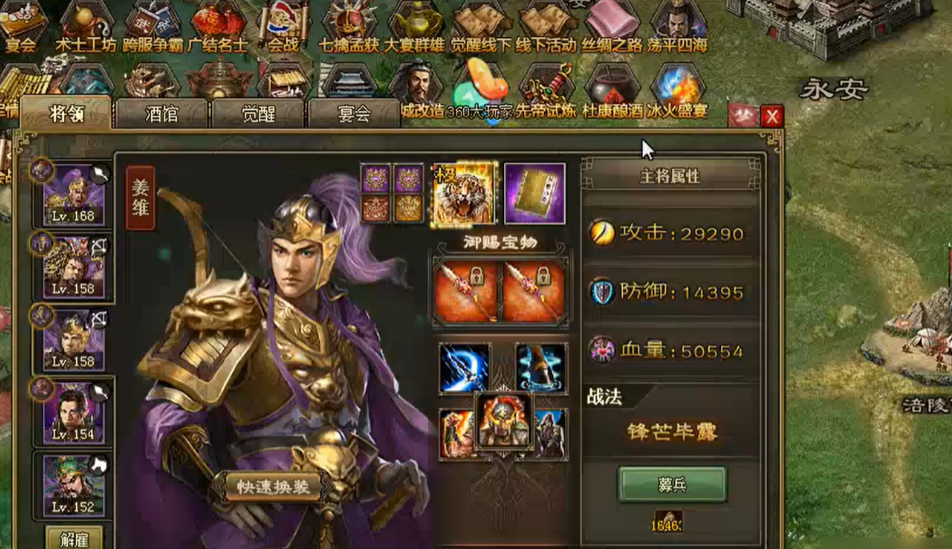952x549 pixels.
Task: Open the 冰火盛宴 ice and fire event
Action: point(676,92)
